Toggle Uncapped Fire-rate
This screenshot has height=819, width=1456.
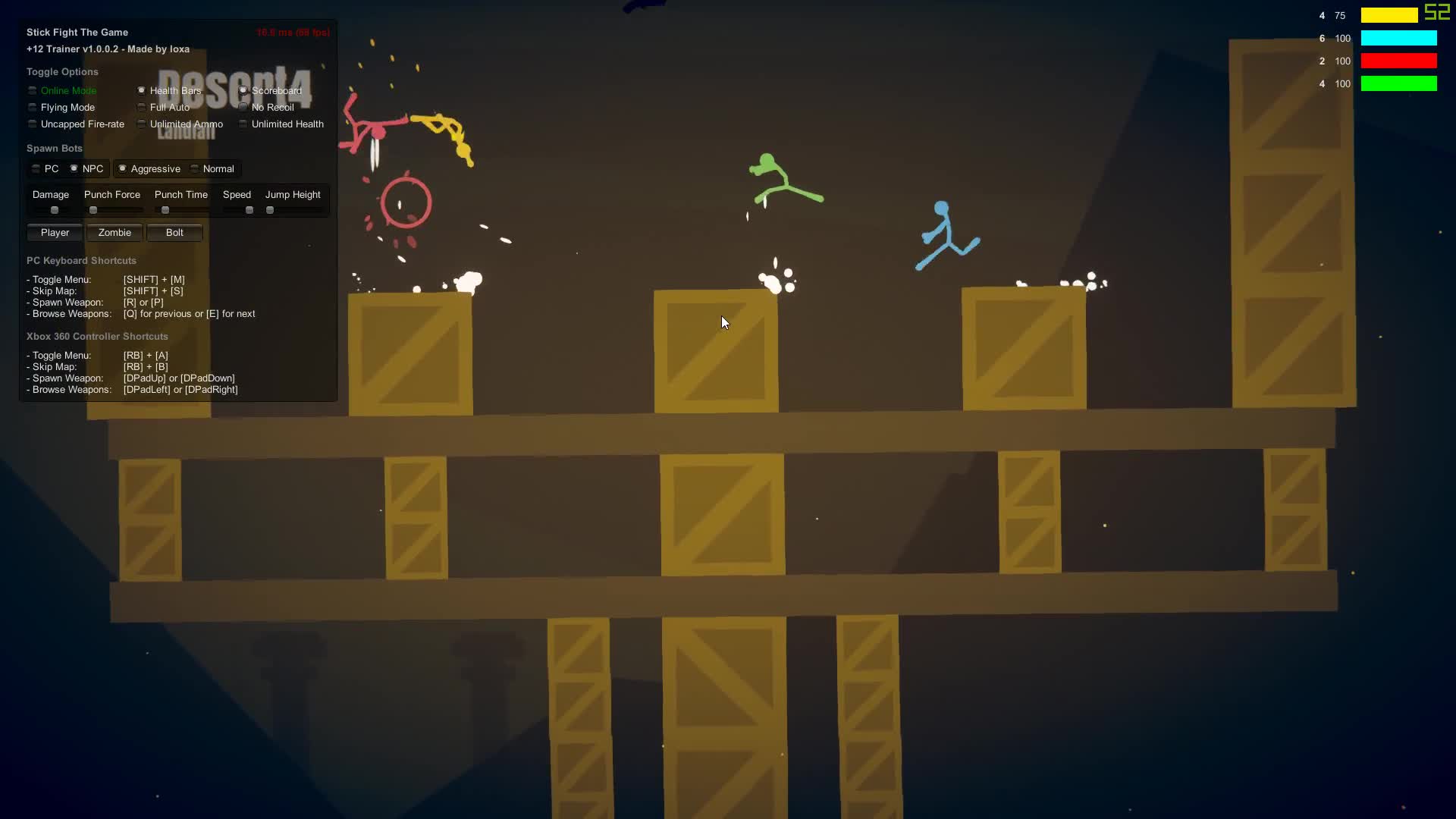click(32, 124)
